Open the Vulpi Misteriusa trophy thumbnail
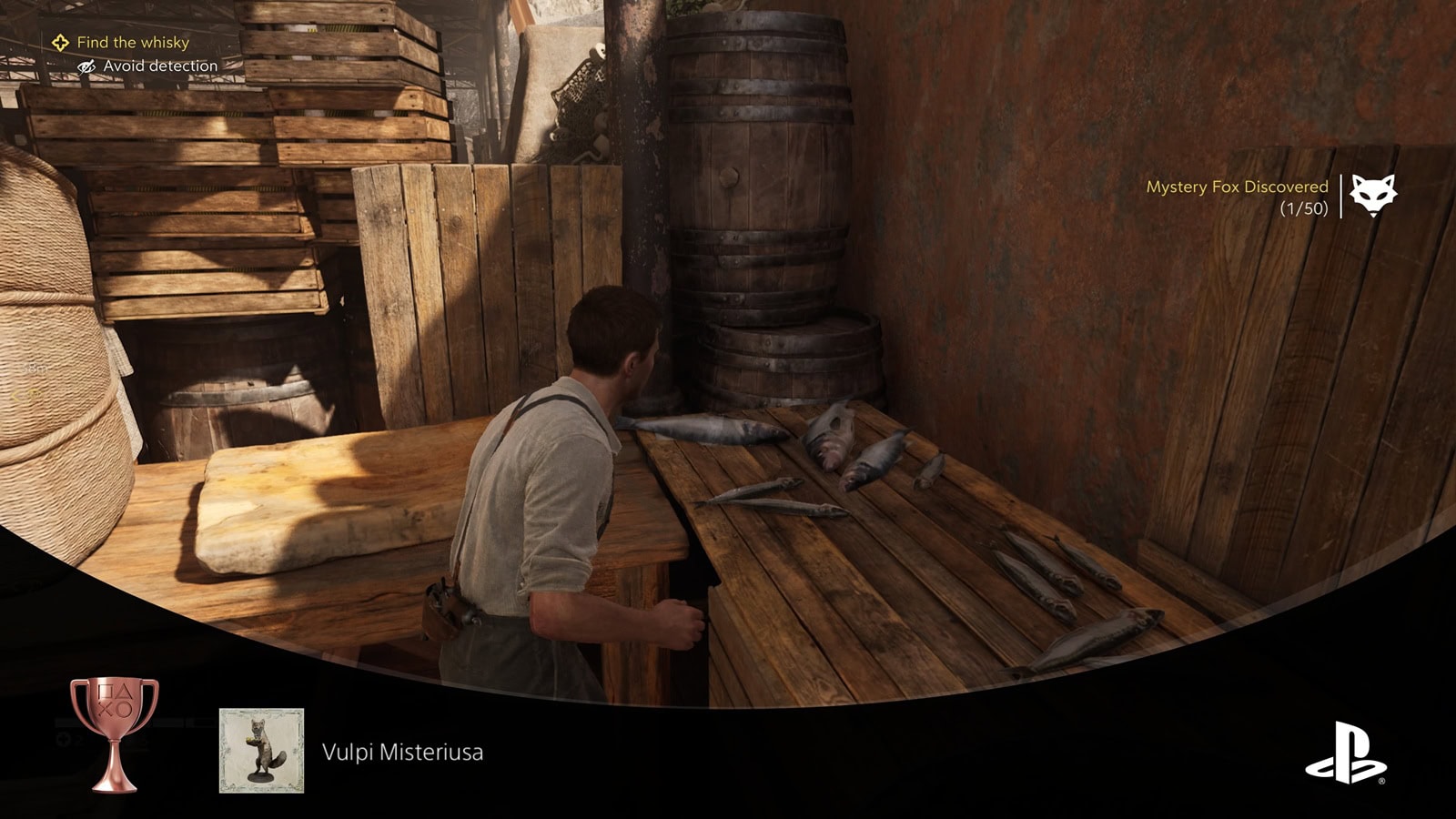Image resolution: width=1456 pixels, height=819 pixels. (261, 751)
